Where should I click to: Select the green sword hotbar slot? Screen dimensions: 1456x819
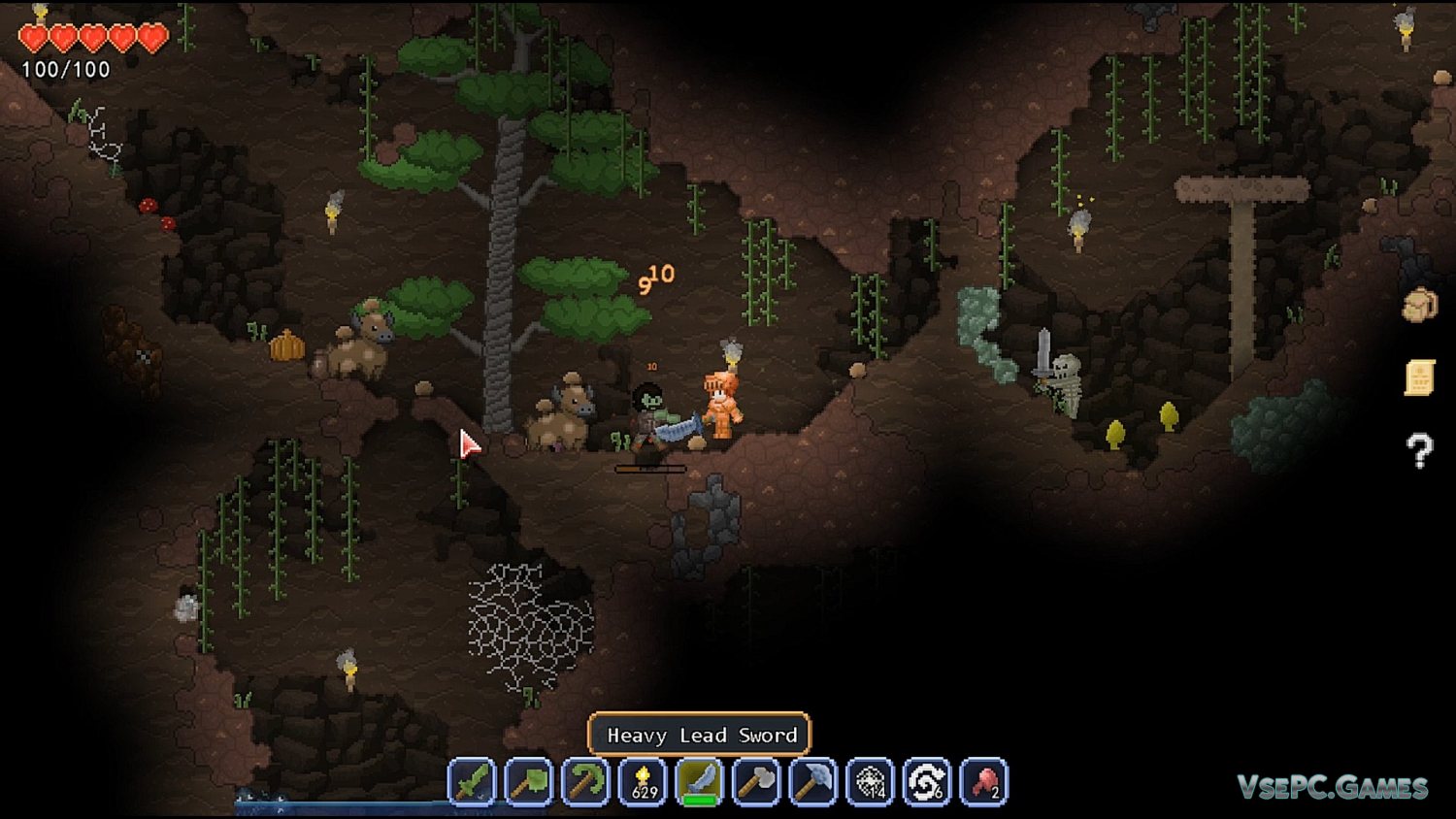click(x=472, y=782)
